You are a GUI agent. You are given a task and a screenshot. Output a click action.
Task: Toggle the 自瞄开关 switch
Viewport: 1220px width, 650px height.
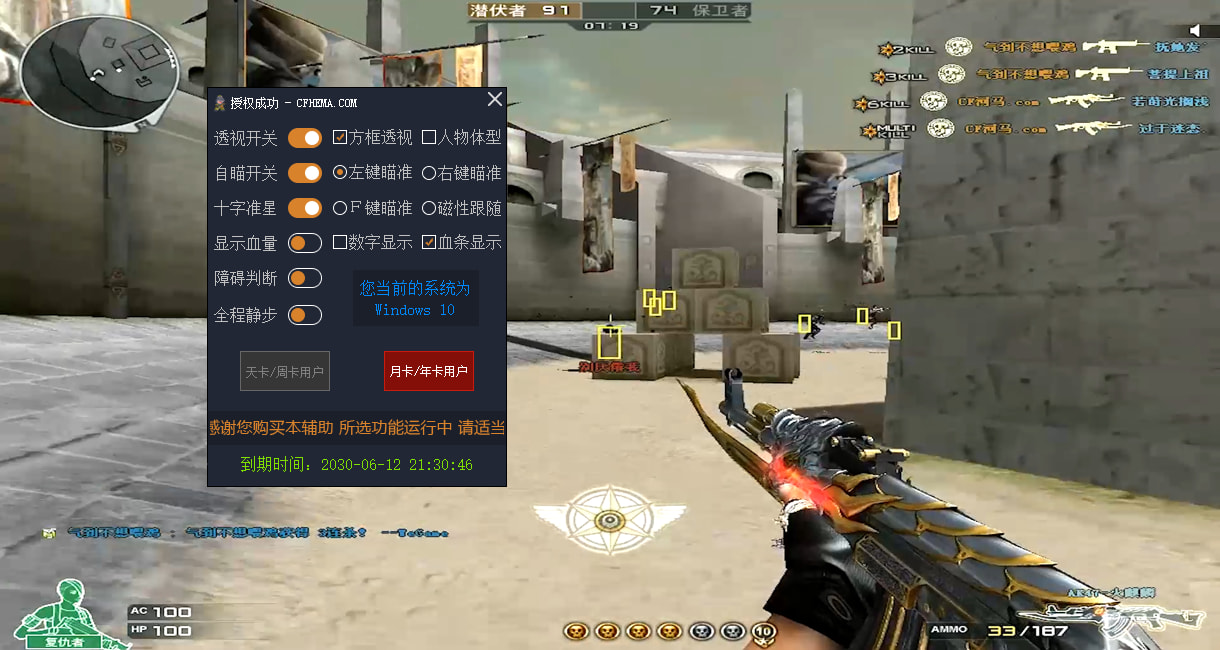tap(305, 173)
